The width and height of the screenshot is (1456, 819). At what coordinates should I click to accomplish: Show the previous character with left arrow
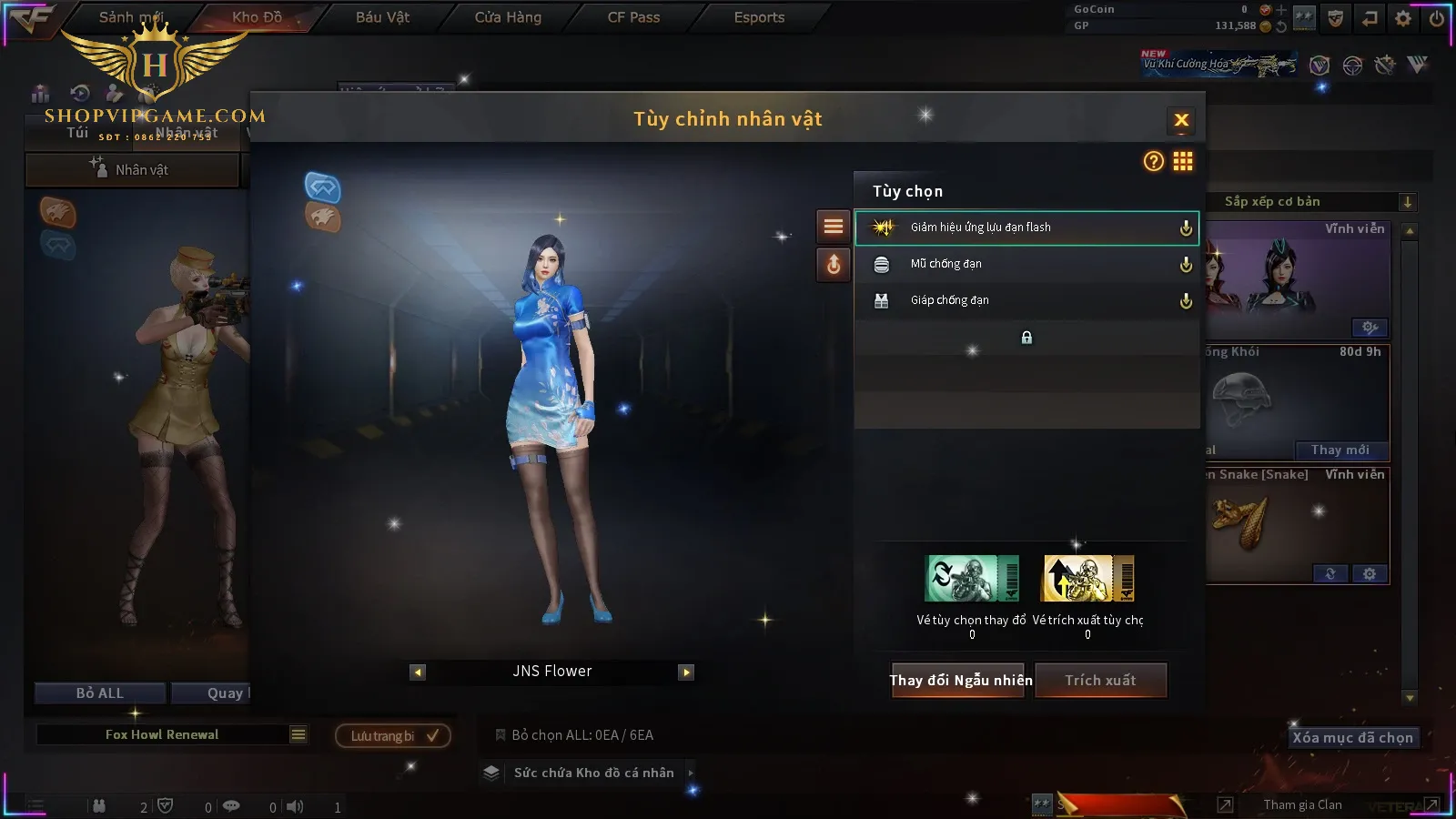point(418,672)
